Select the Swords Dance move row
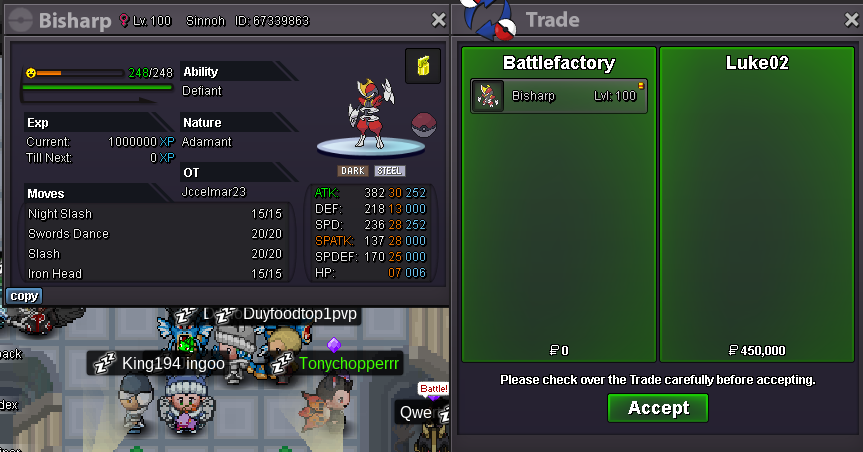This screenshot has height=452, width=863. tap(155, 234)
